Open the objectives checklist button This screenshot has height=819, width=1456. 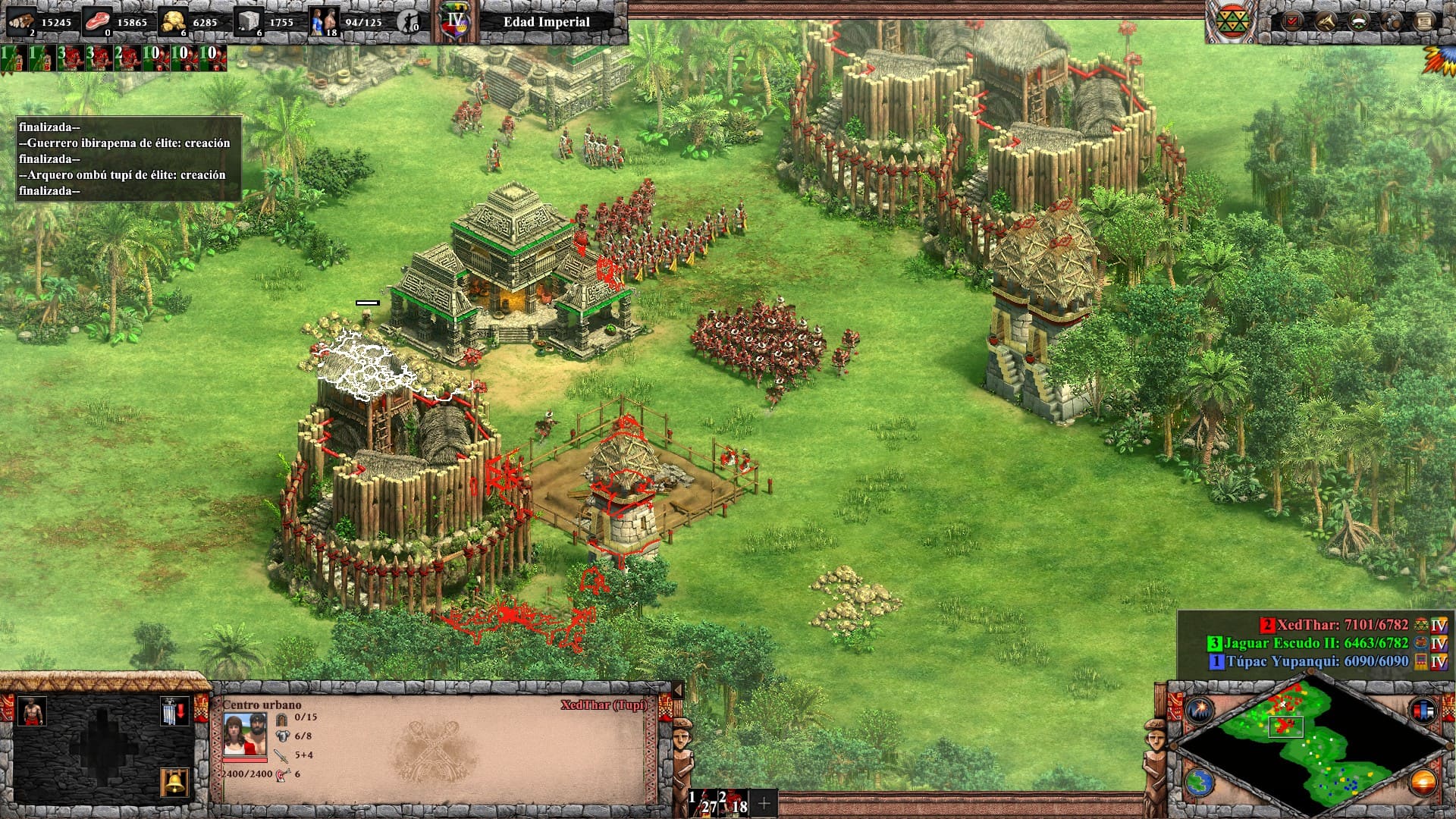click(x=1291, y=21)
